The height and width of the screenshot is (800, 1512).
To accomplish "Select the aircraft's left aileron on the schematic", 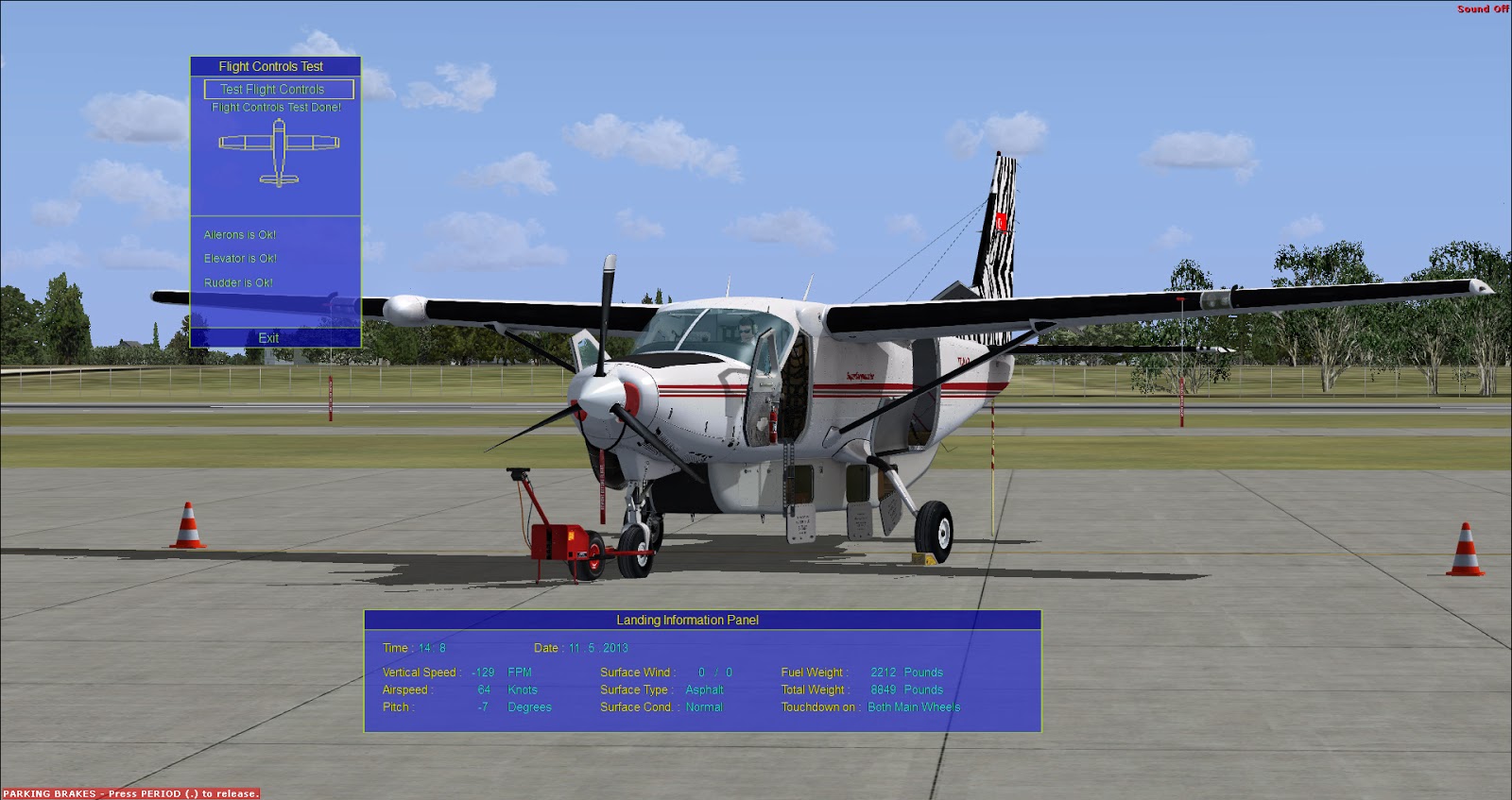I will click(230, 144).
